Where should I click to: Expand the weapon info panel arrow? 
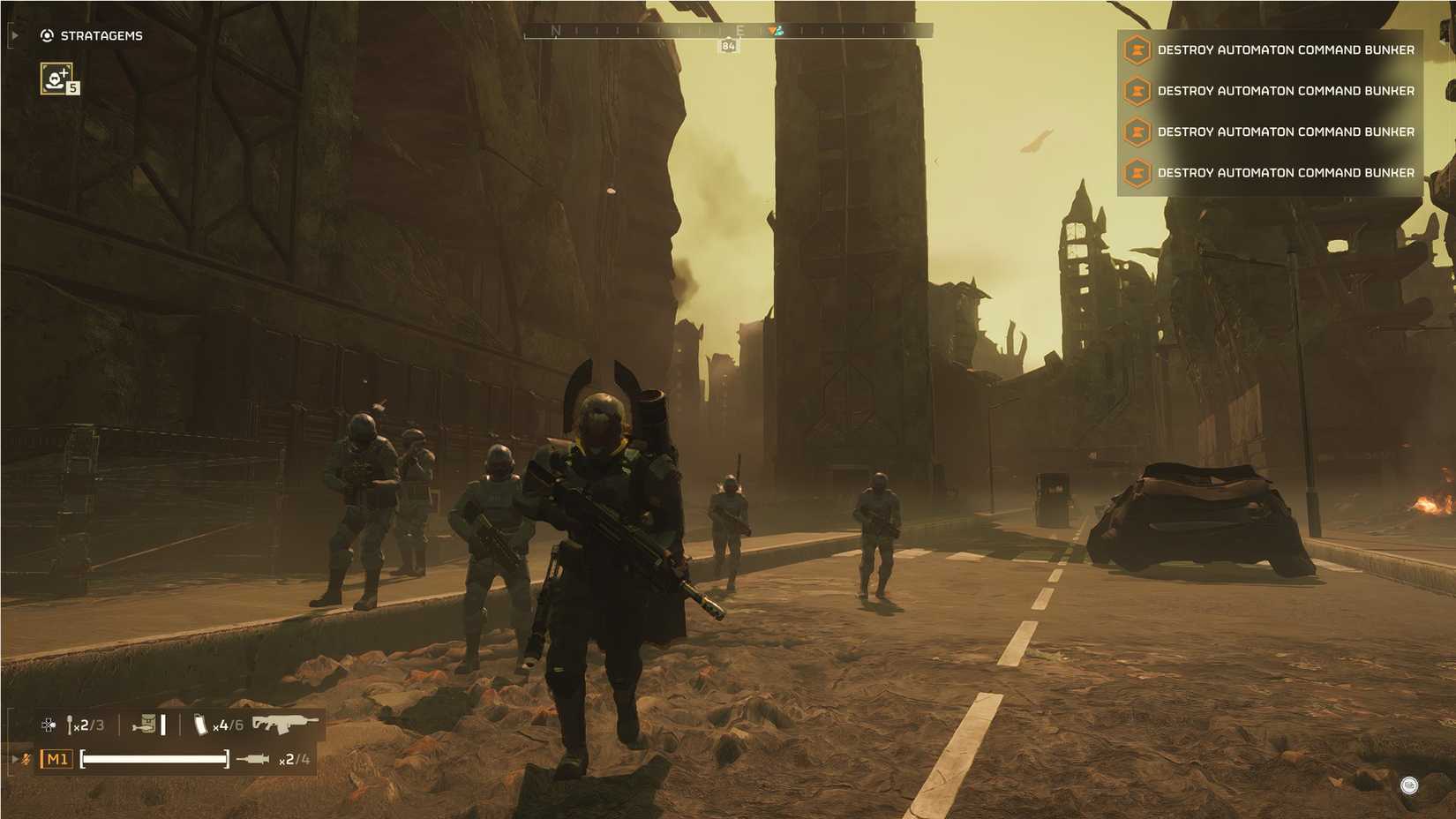[x=15, y=757]
